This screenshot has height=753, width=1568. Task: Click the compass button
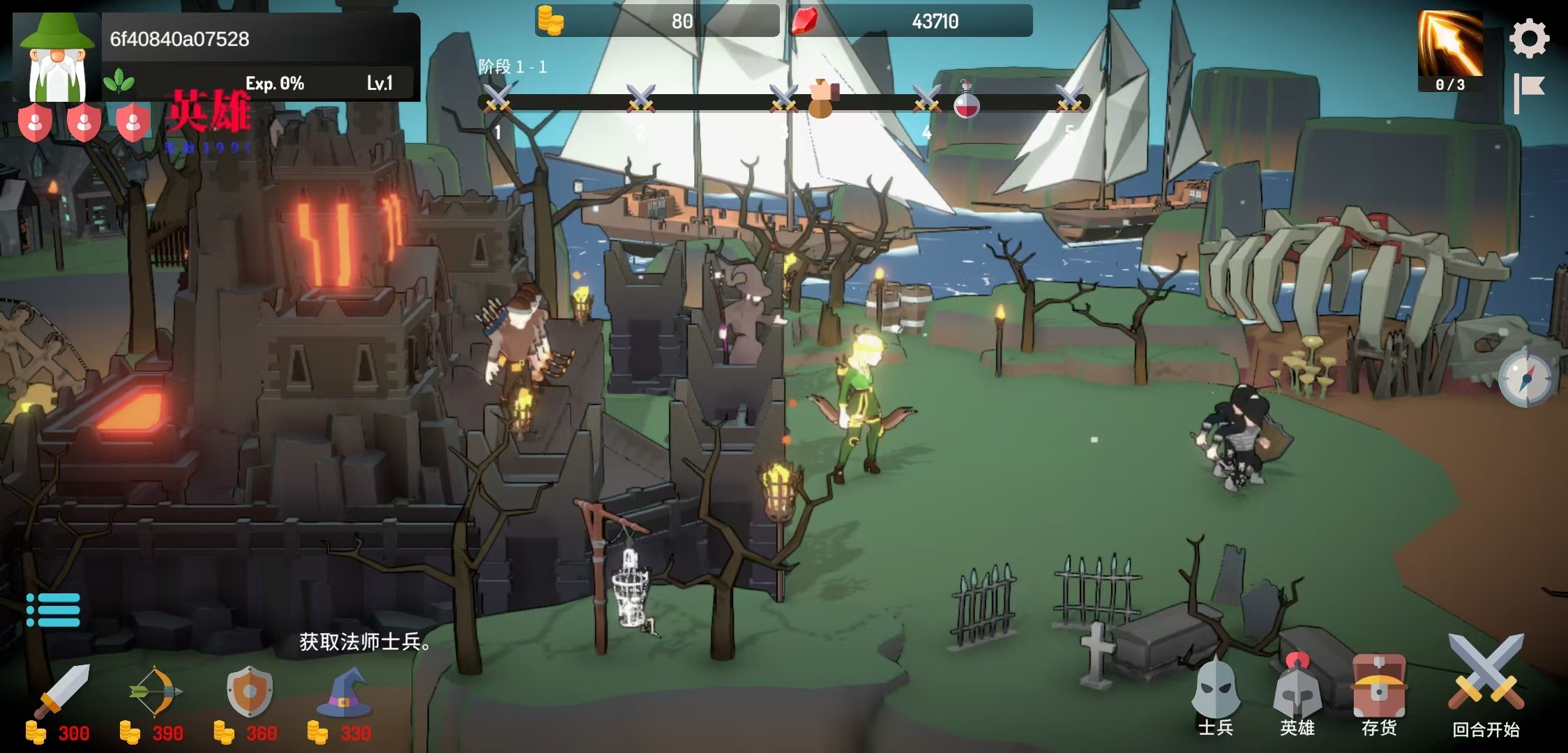coord(1525,379)
